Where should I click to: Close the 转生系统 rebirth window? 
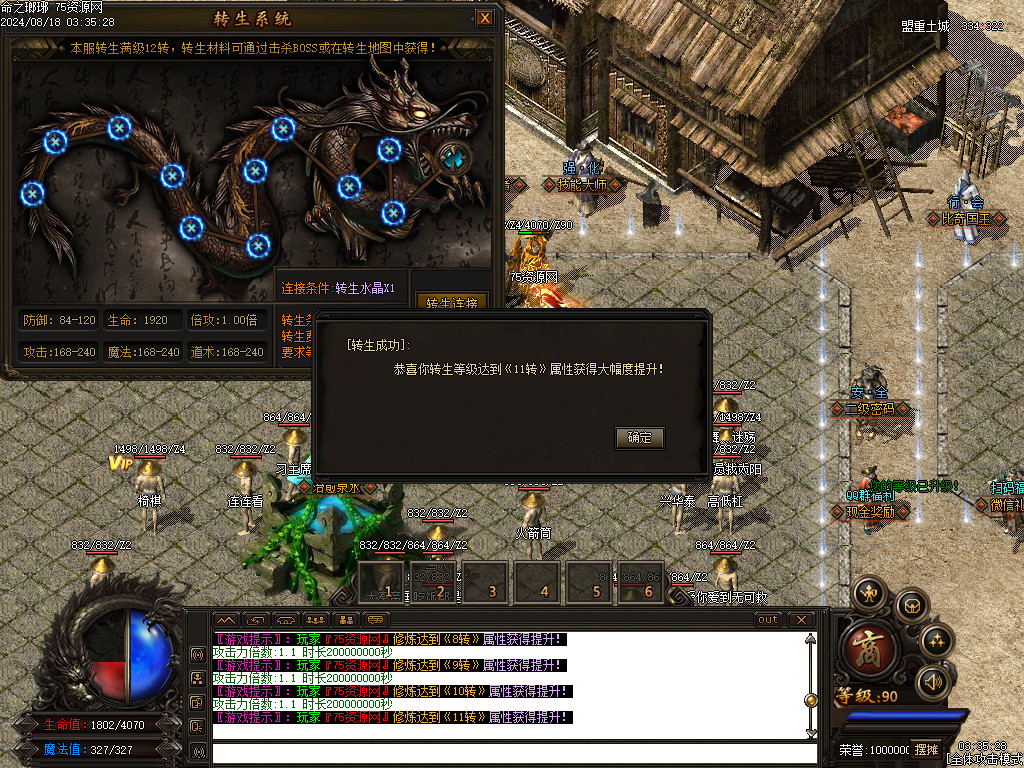(x=485, y=18)
